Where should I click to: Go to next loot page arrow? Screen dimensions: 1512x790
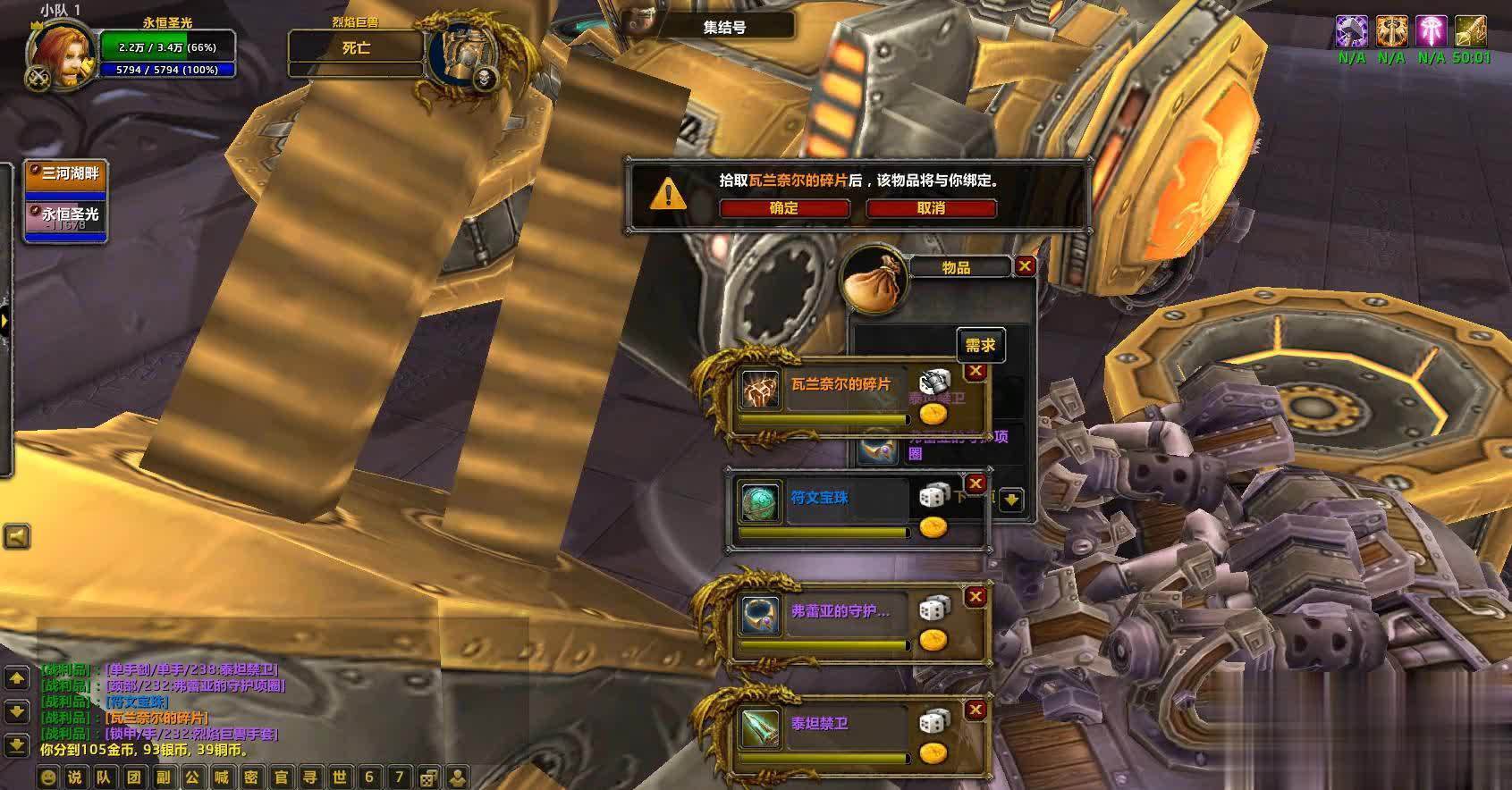[x=1011, y=500]
